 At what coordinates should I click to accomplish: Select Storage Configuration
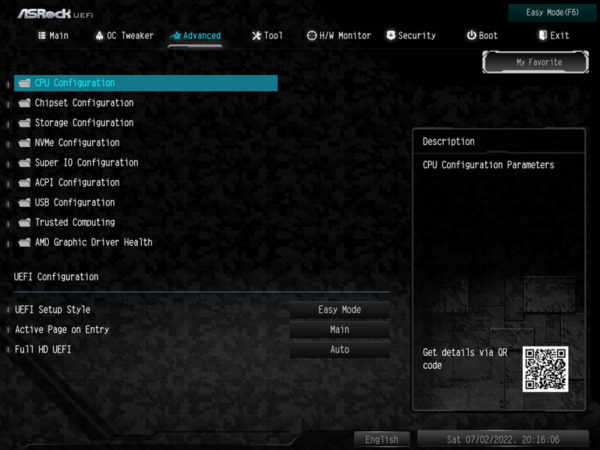pyautogui.click(x=84, y=123)
